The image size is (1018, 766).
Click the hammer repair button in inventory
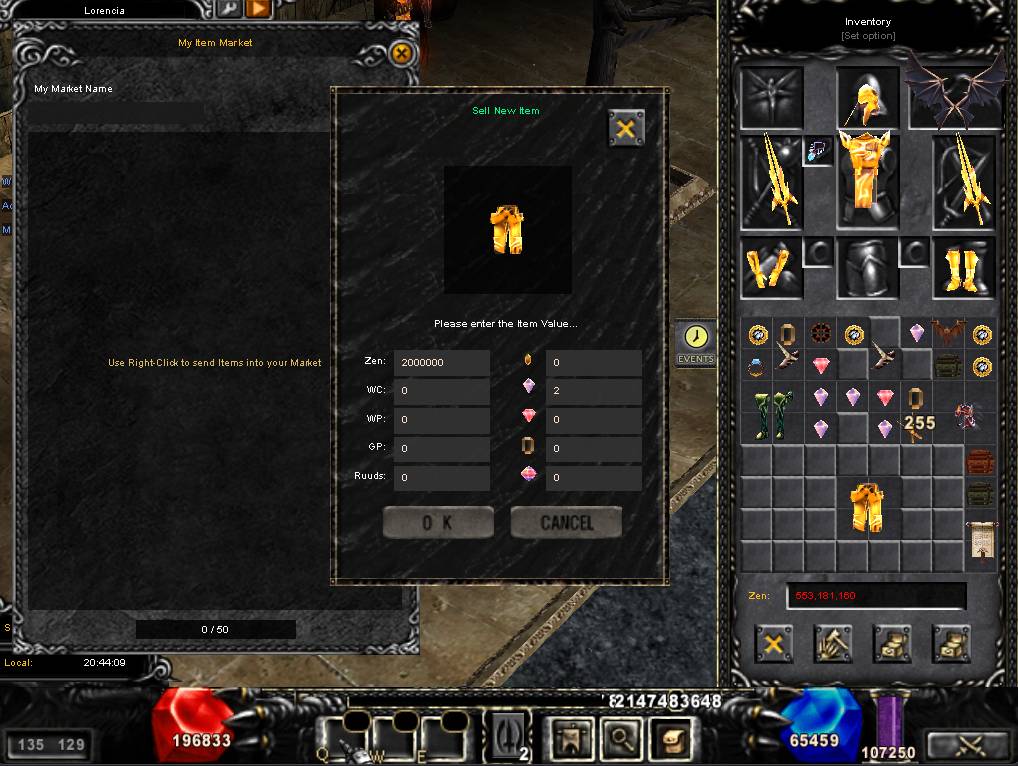832,645
